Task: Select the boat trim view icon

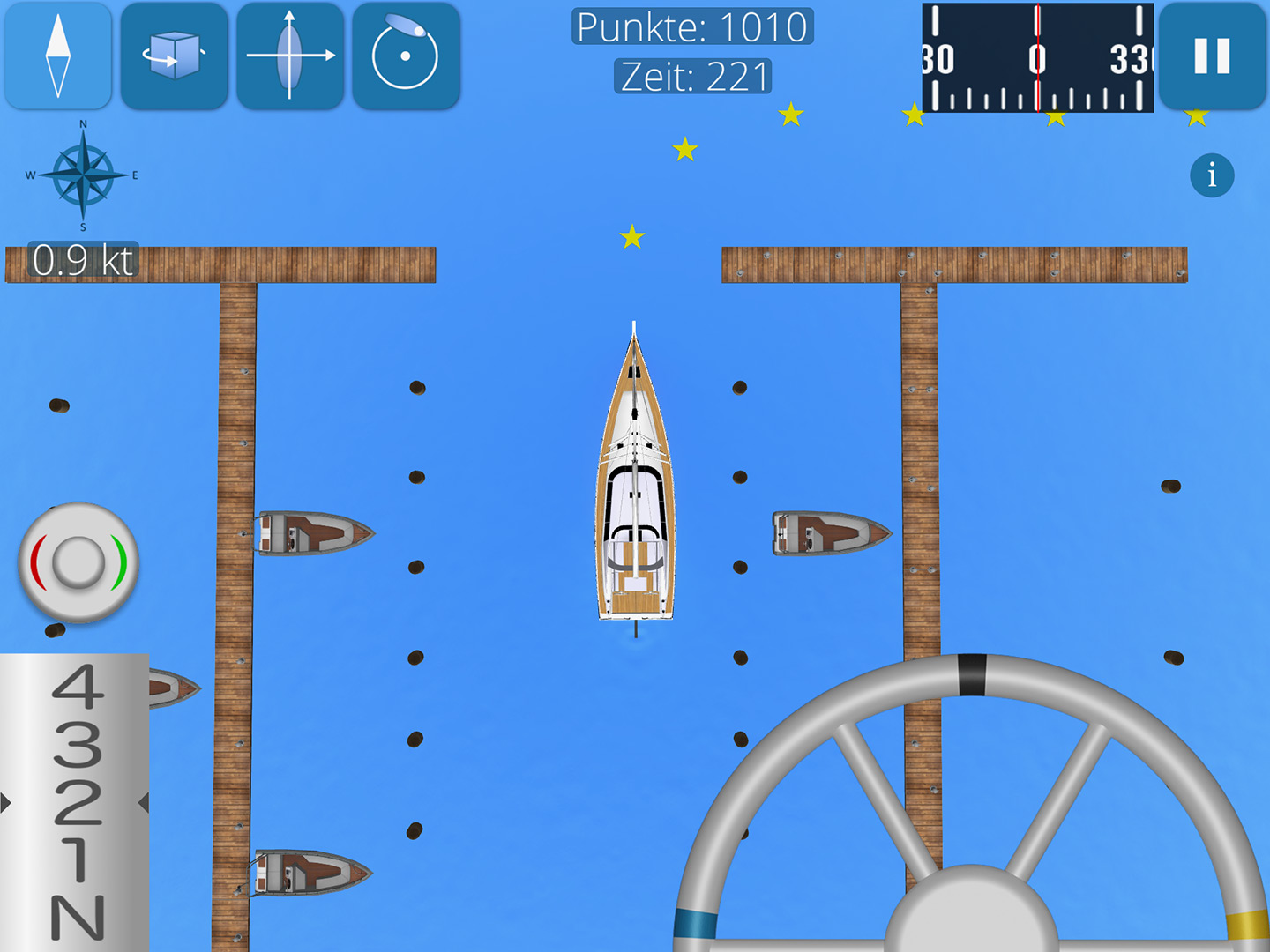Action: point(290,56)
